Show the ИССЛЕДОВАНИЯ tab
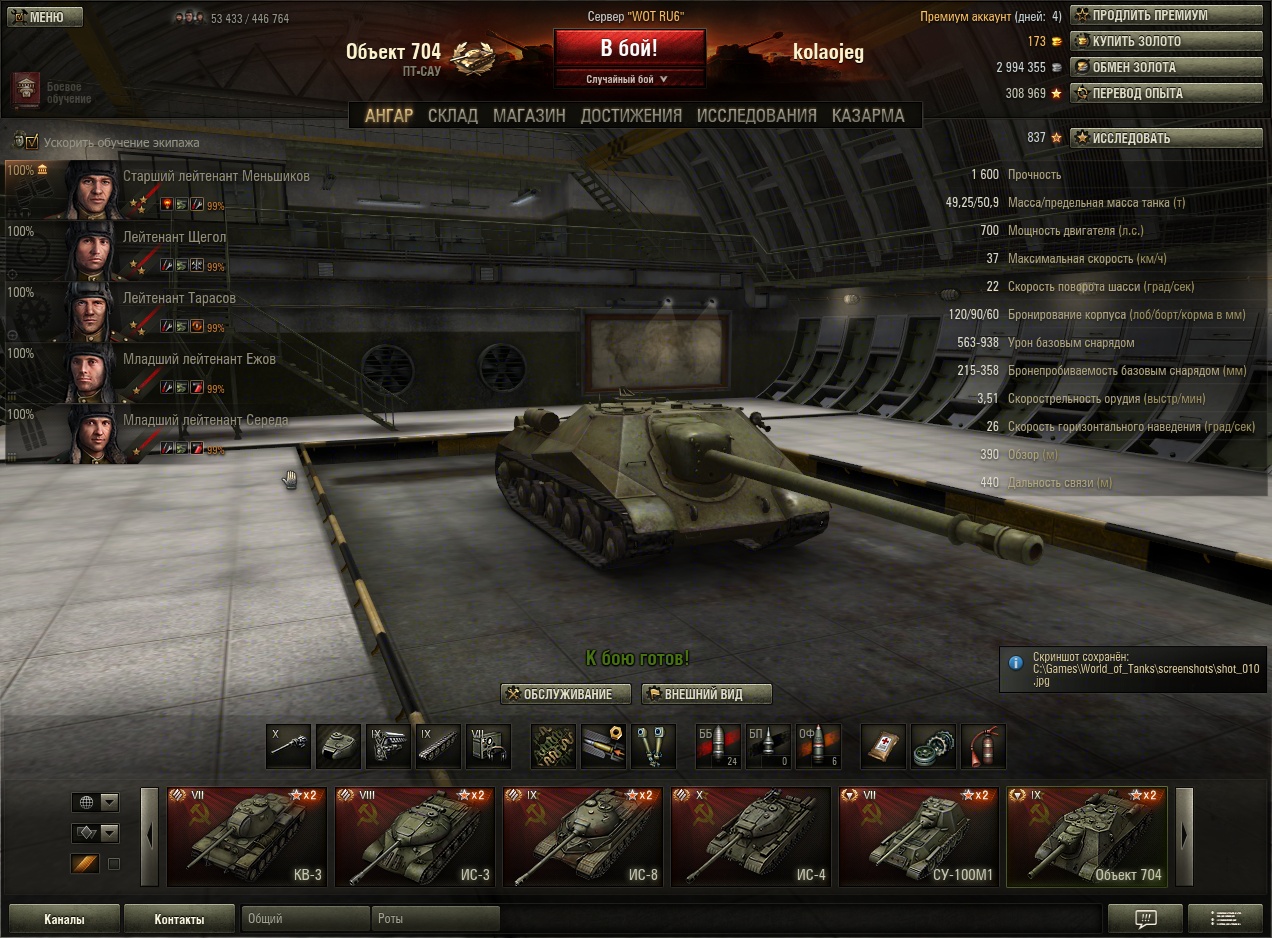The height and width of the screenshot is (938, 1272). point(757,116)
